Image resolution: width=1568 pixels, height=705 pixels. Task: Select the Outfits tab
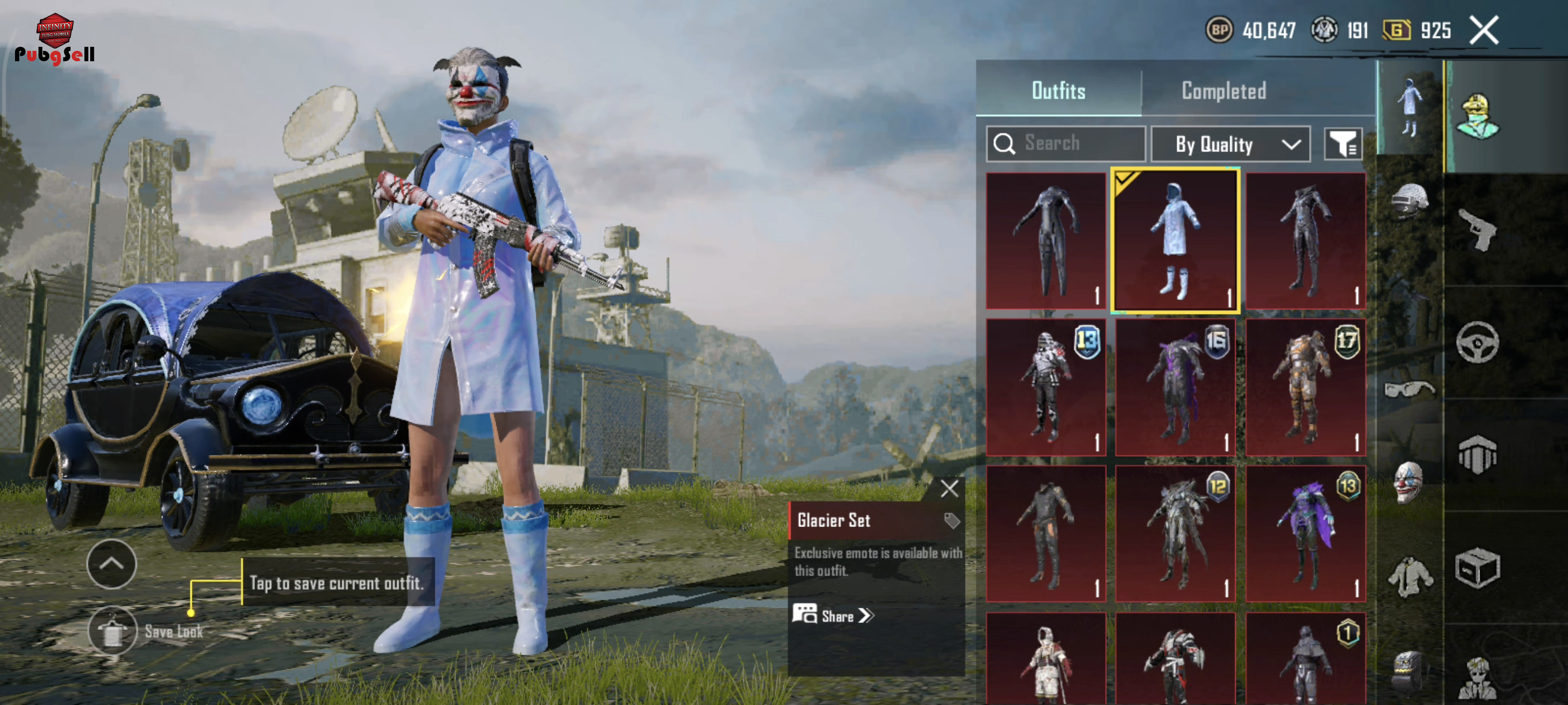click(1058, 91)
